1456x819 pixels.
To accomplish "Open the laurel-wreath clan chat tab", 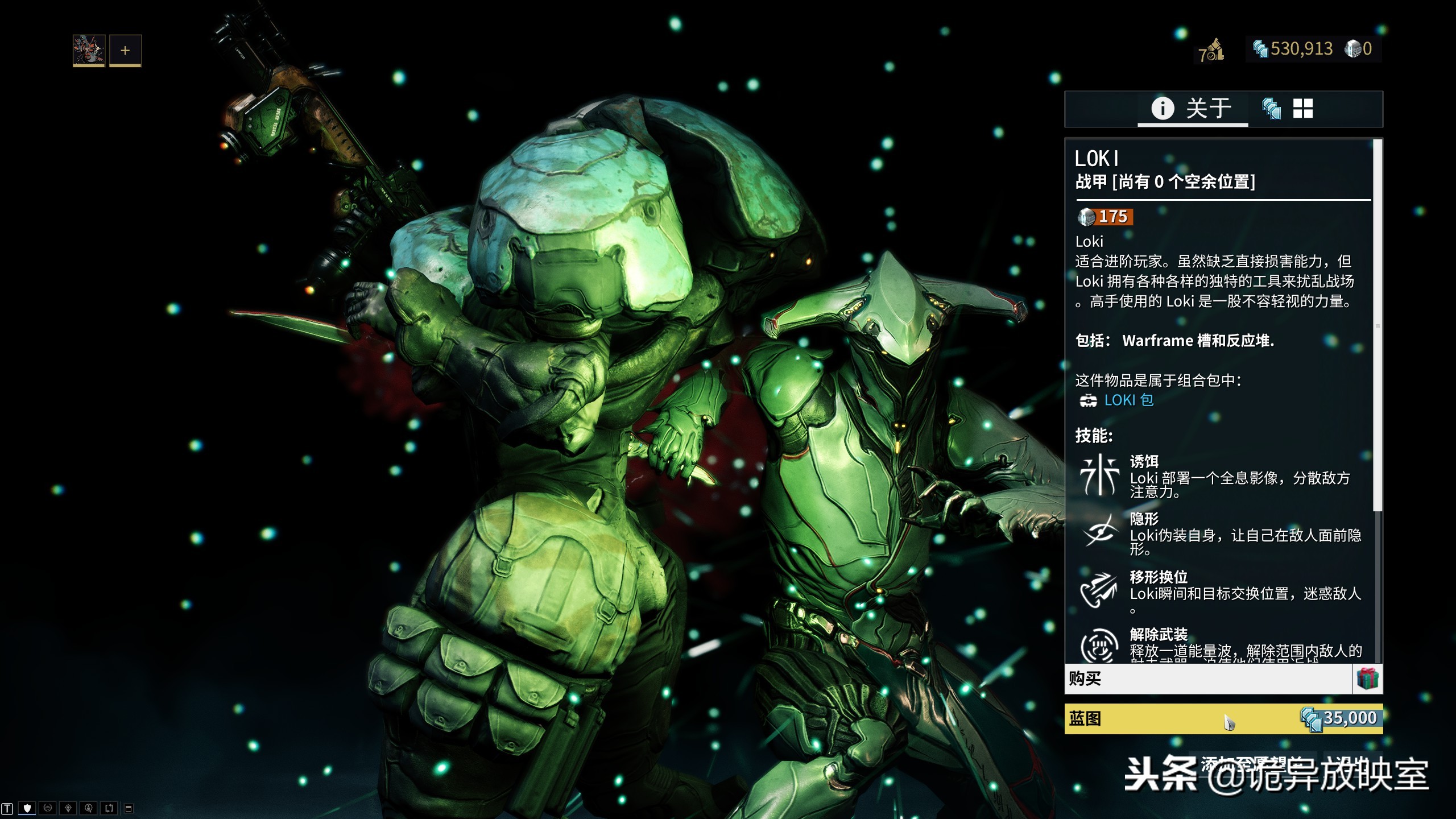I will click(x=48, y=808).
